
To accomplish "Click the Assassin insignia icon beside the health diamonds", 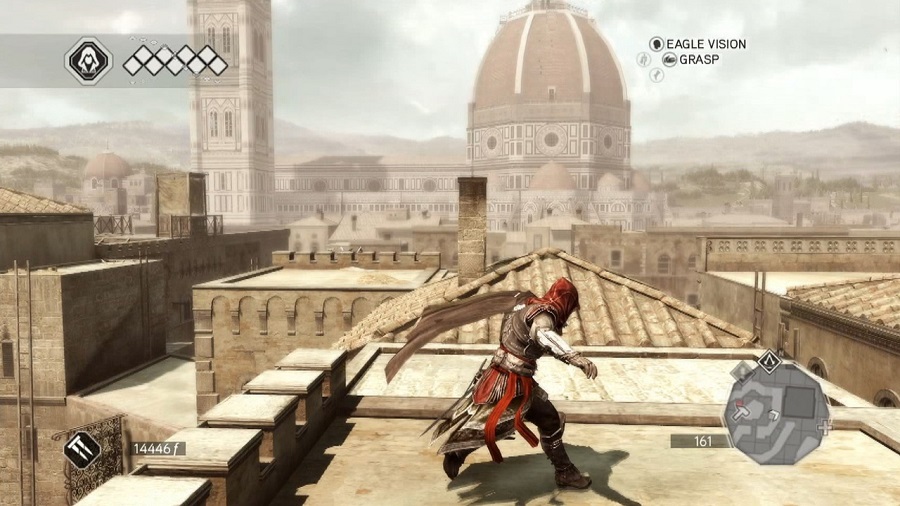I will (88, 60).
